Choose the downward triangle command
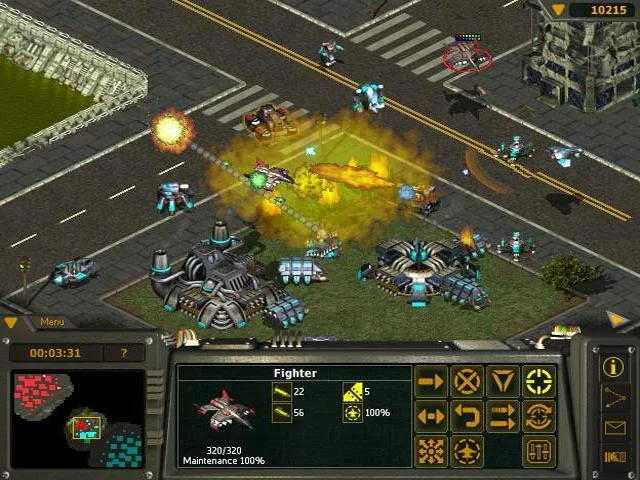This screenshot has width=640, height=480. point(502,381)
